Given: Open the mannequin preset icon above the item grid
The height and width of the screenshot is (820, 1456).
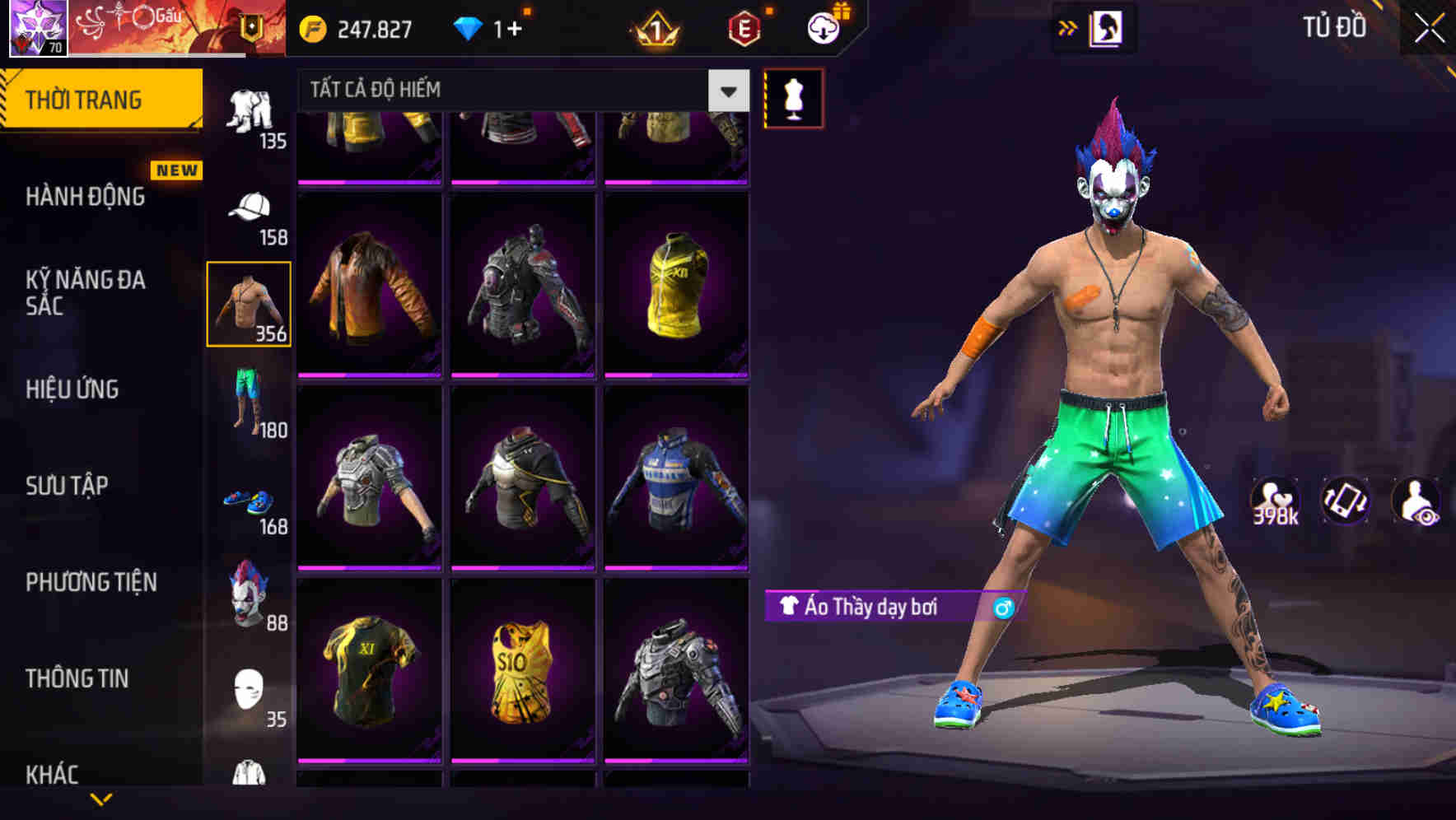Looking at the screenshot, I should point(793,97).
